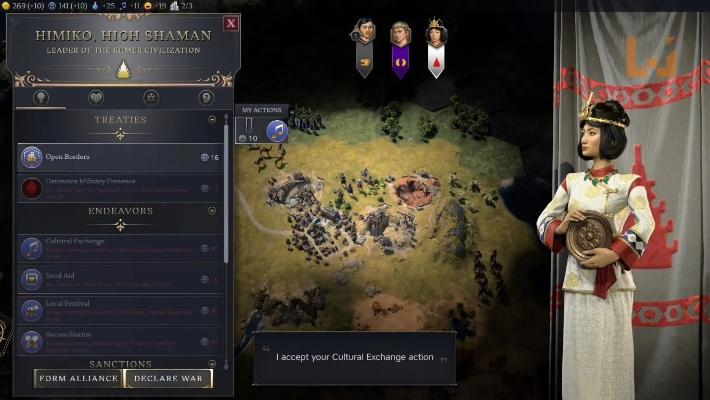Screen dimensions: 710x400
Task: Close the Himiko diplomacy panel
Action: (x=232, y=23)
